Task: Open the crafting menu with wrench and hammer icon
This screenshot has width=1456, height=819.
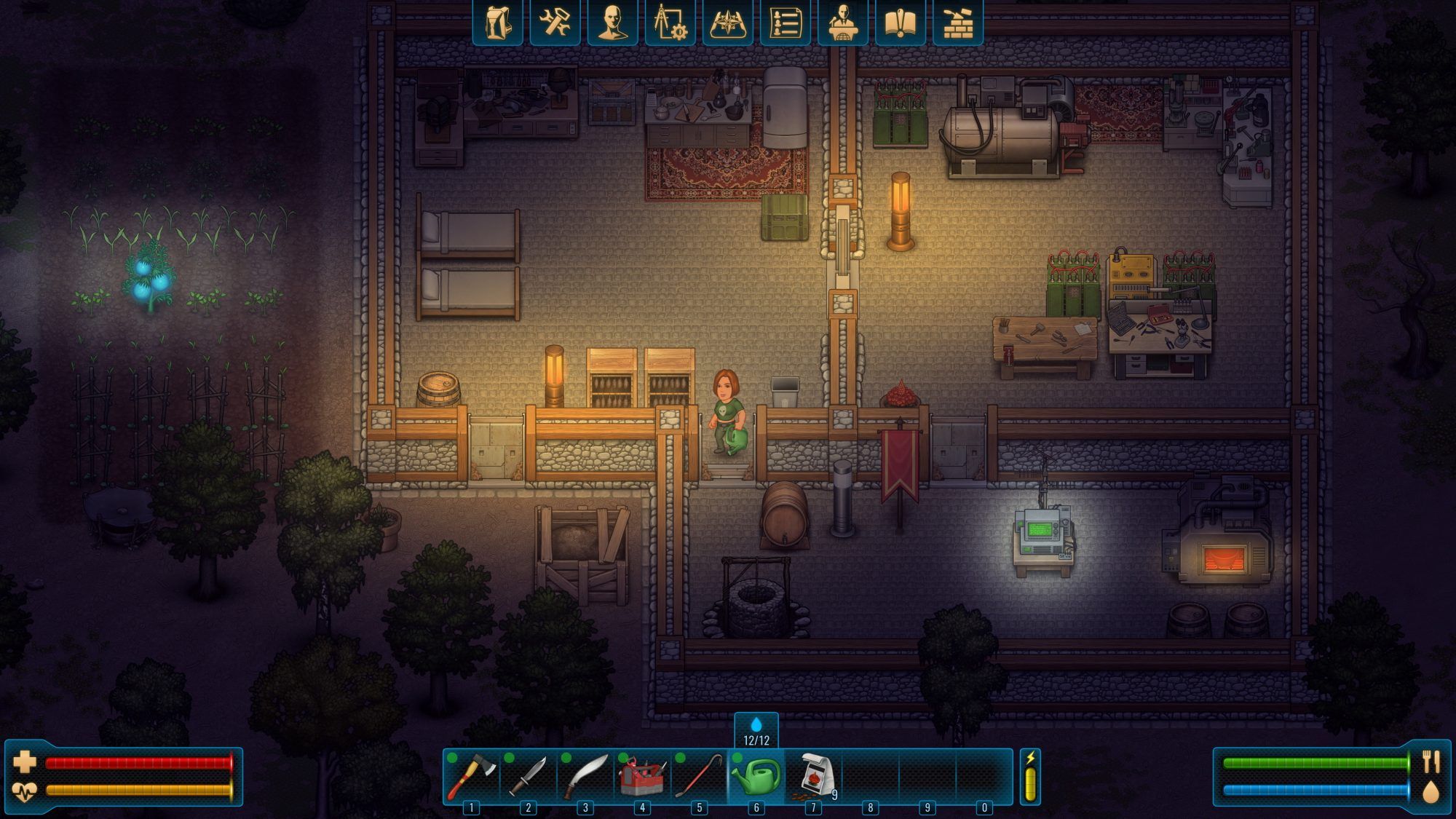Action: (x=555, y=24)
